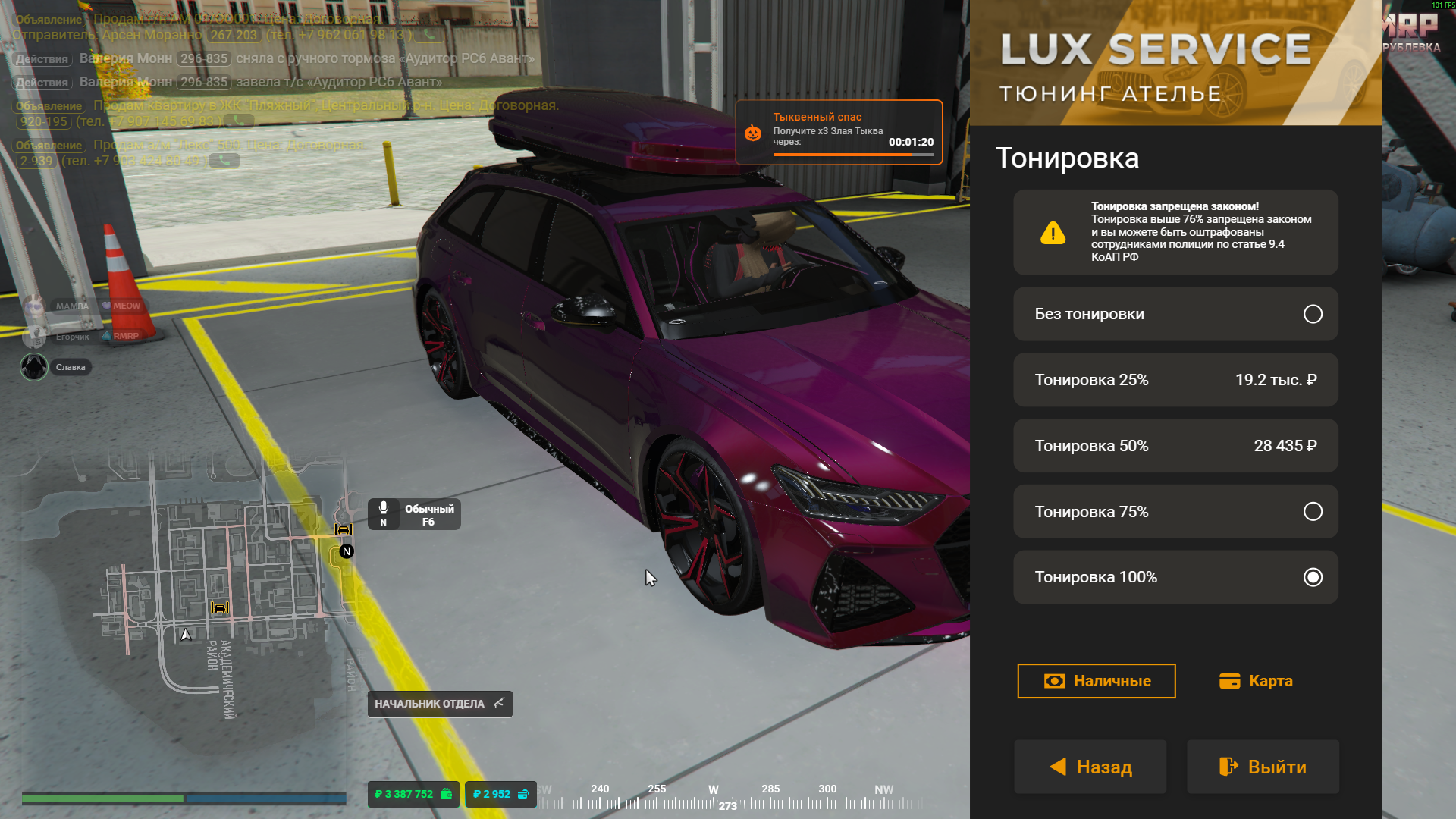
Task: Select 'Тонировка 75%' tint level
Action: 1175,512
